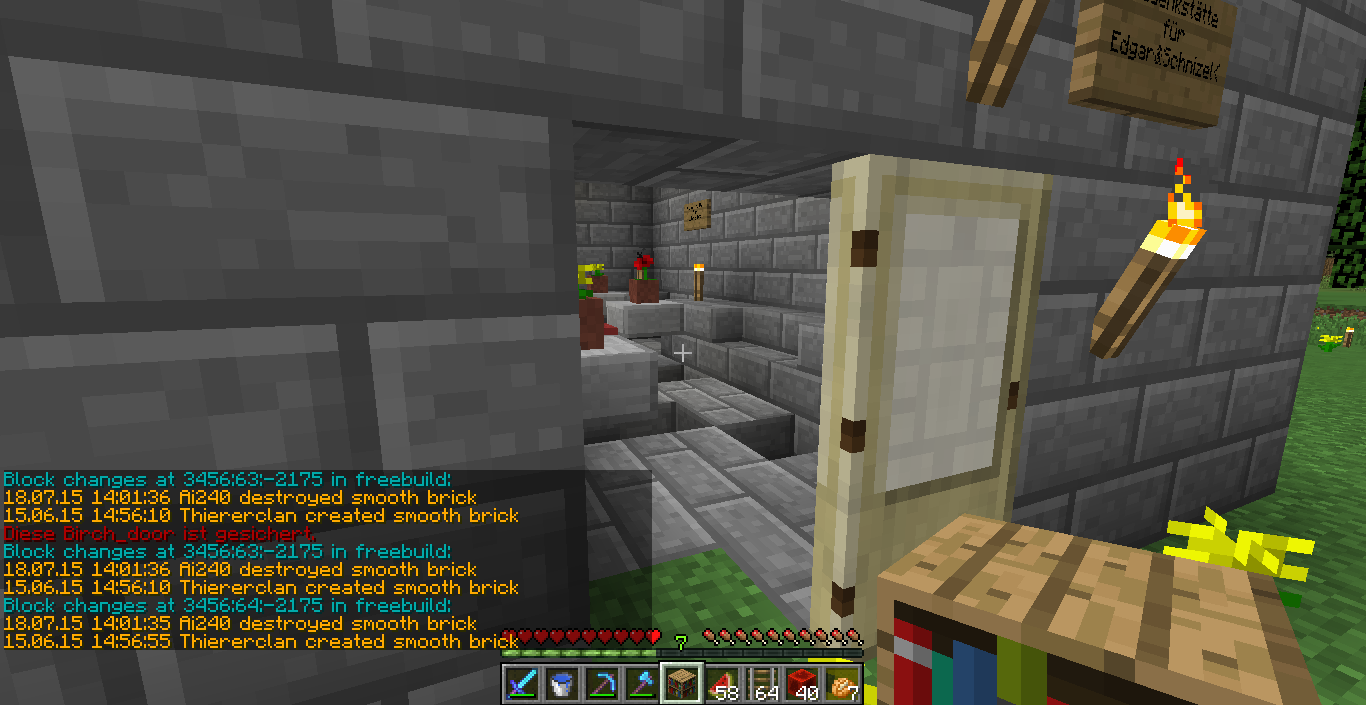This screenshot has width=1366, height=705.
Task: Select the water bucket slot
Action: click(x=562, y=684)
